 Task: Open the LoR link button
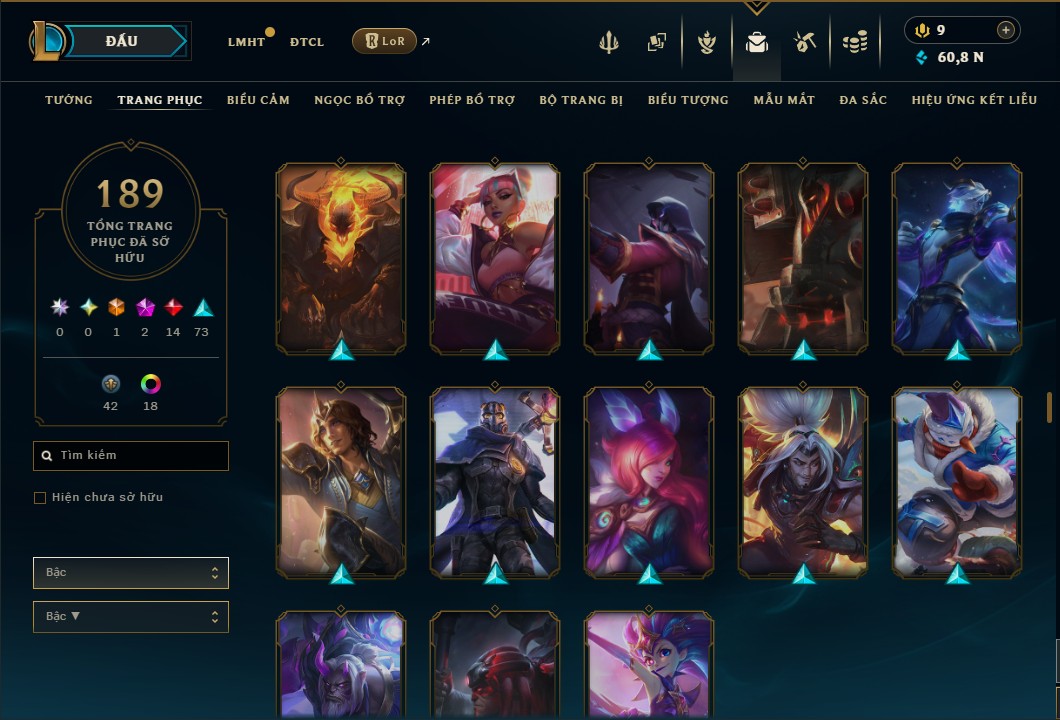click(x=384, y=41)
